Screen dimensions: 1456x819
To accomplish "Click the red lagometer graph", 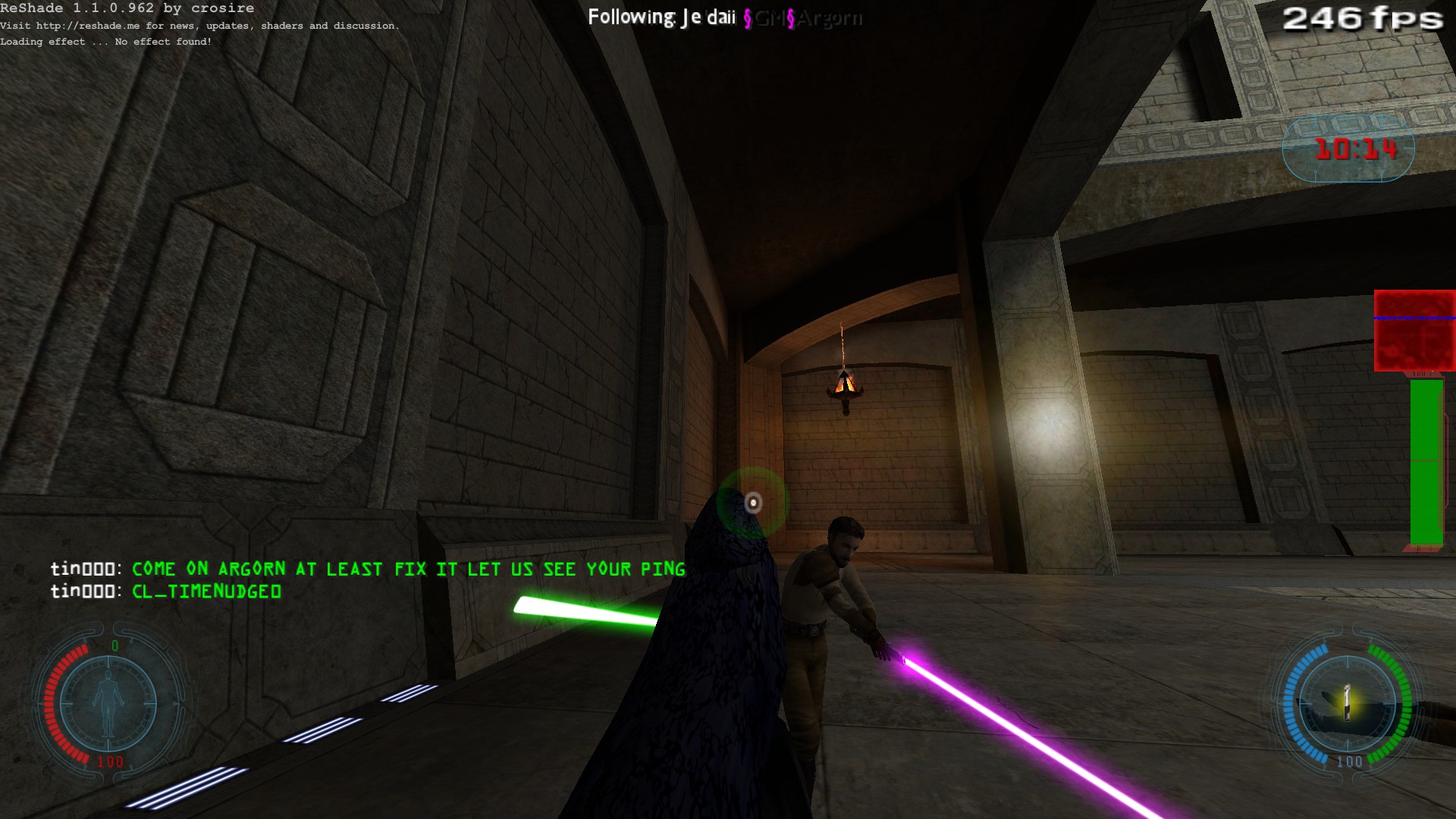I will click(x=1414, y=331).
